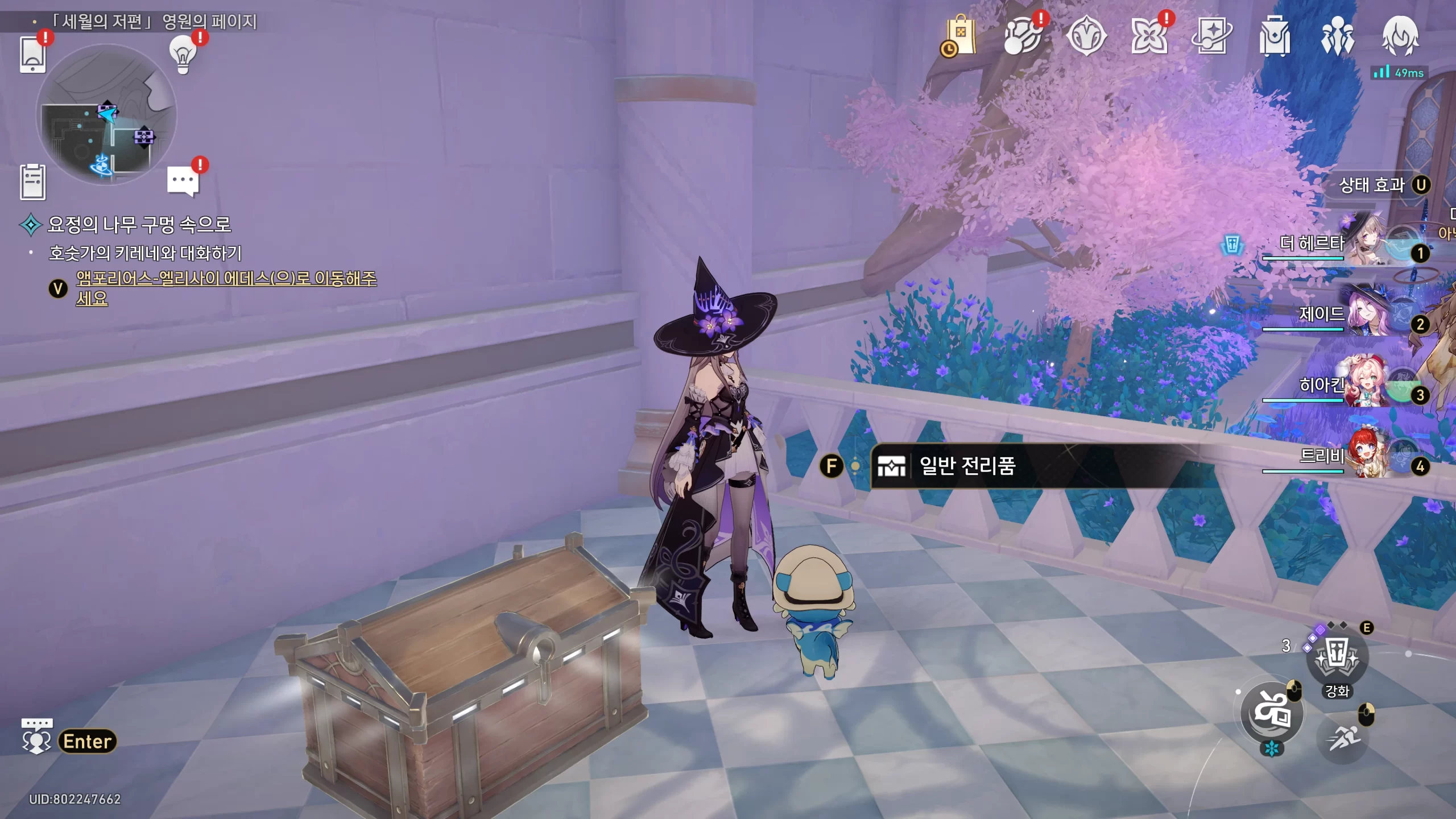Viewport: 1456px width, 819px height.
Task: Open the shopping bag store icon
Action: point(960,36)
